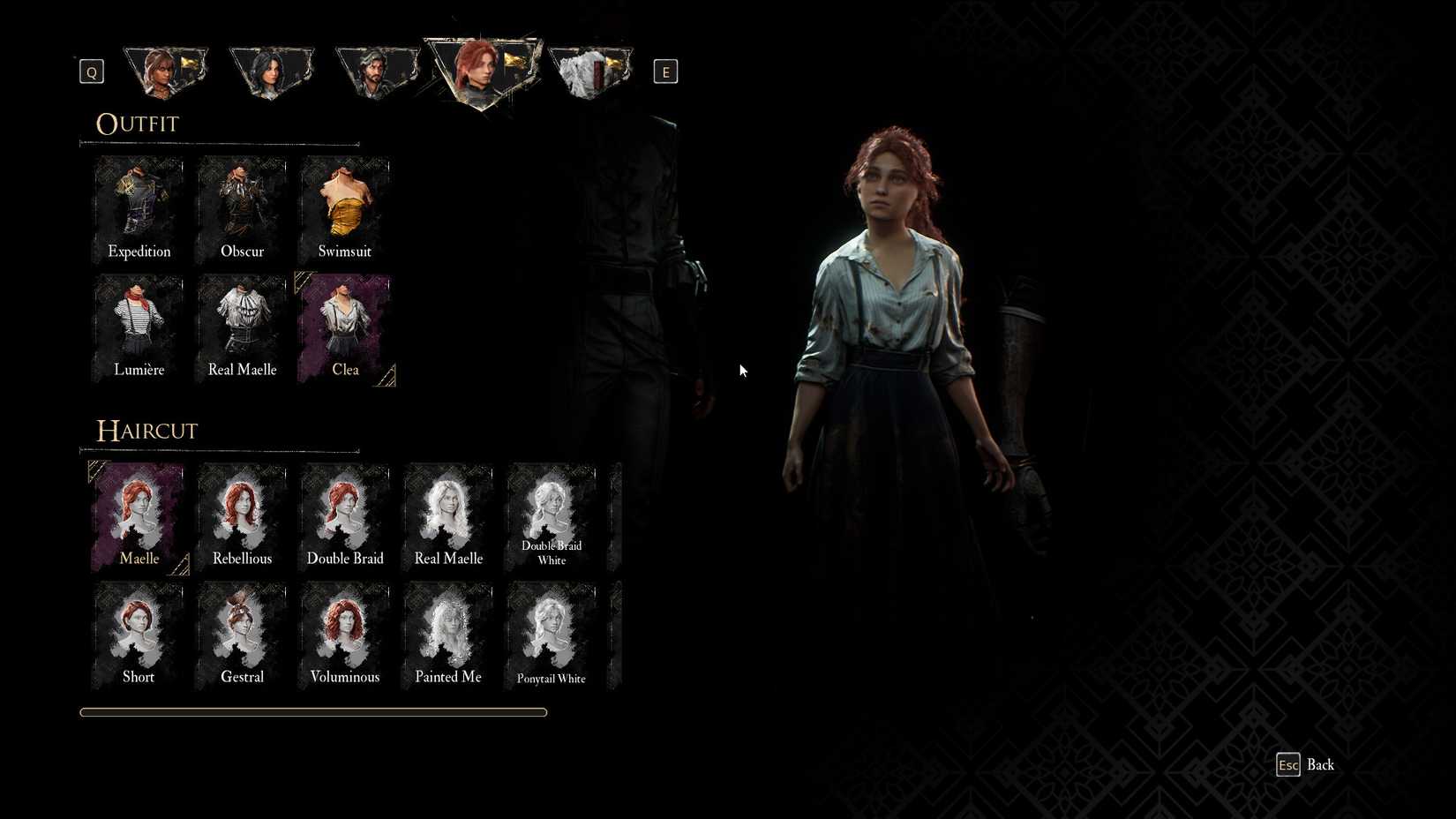
Task: Click the Back button
Action: pos(1305,764)
